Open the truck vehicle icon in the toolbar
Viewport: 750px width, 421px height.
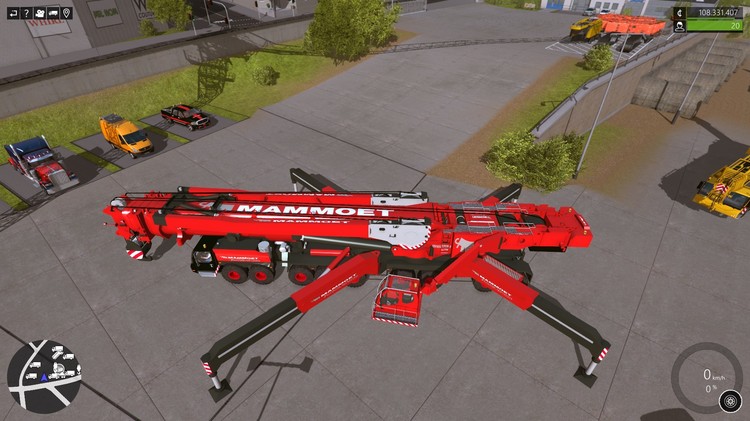53,13
